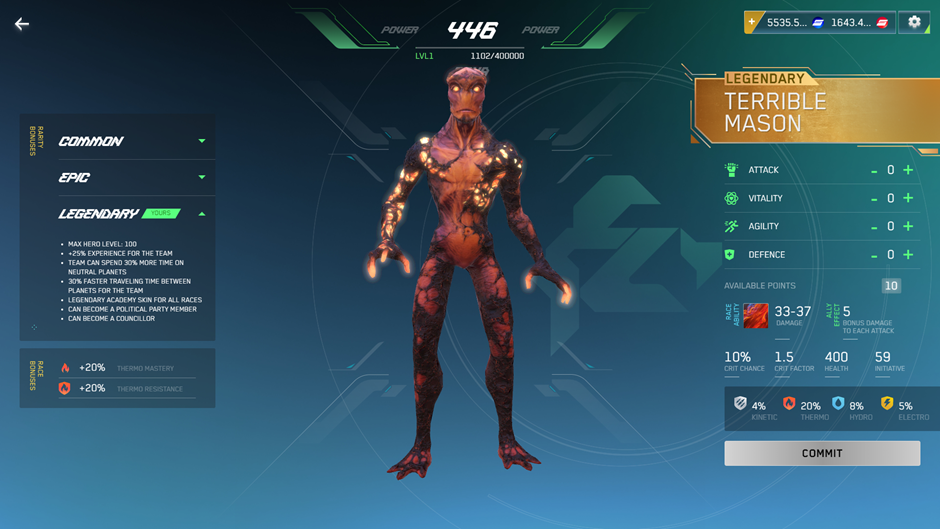
Task: Subtract a point from Defence
Action: click(874, 256)
